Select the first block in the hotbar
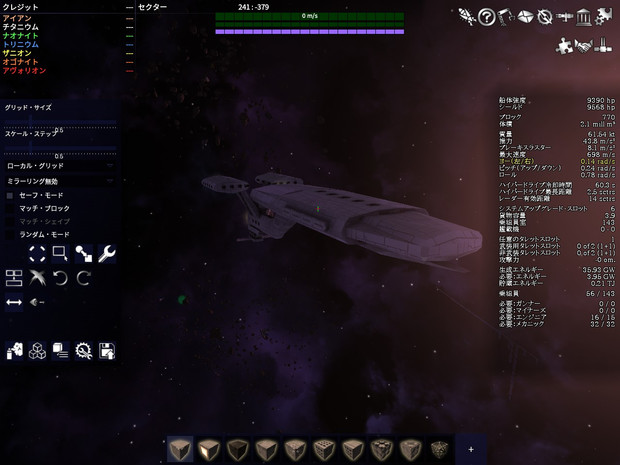 pos(180,450)
